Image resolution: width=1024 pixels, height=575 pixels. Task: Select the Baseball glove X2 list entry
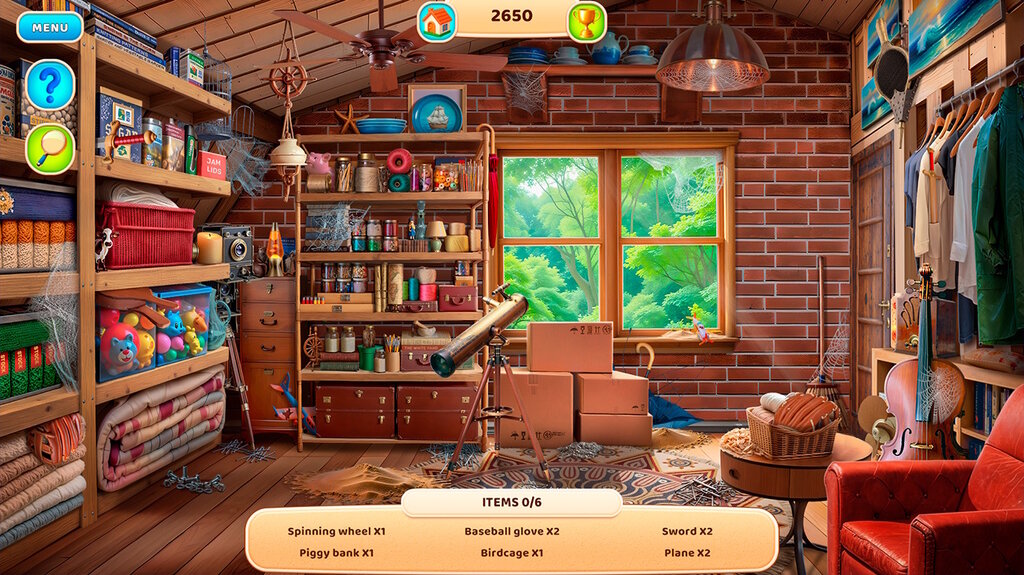coord(511,531)
